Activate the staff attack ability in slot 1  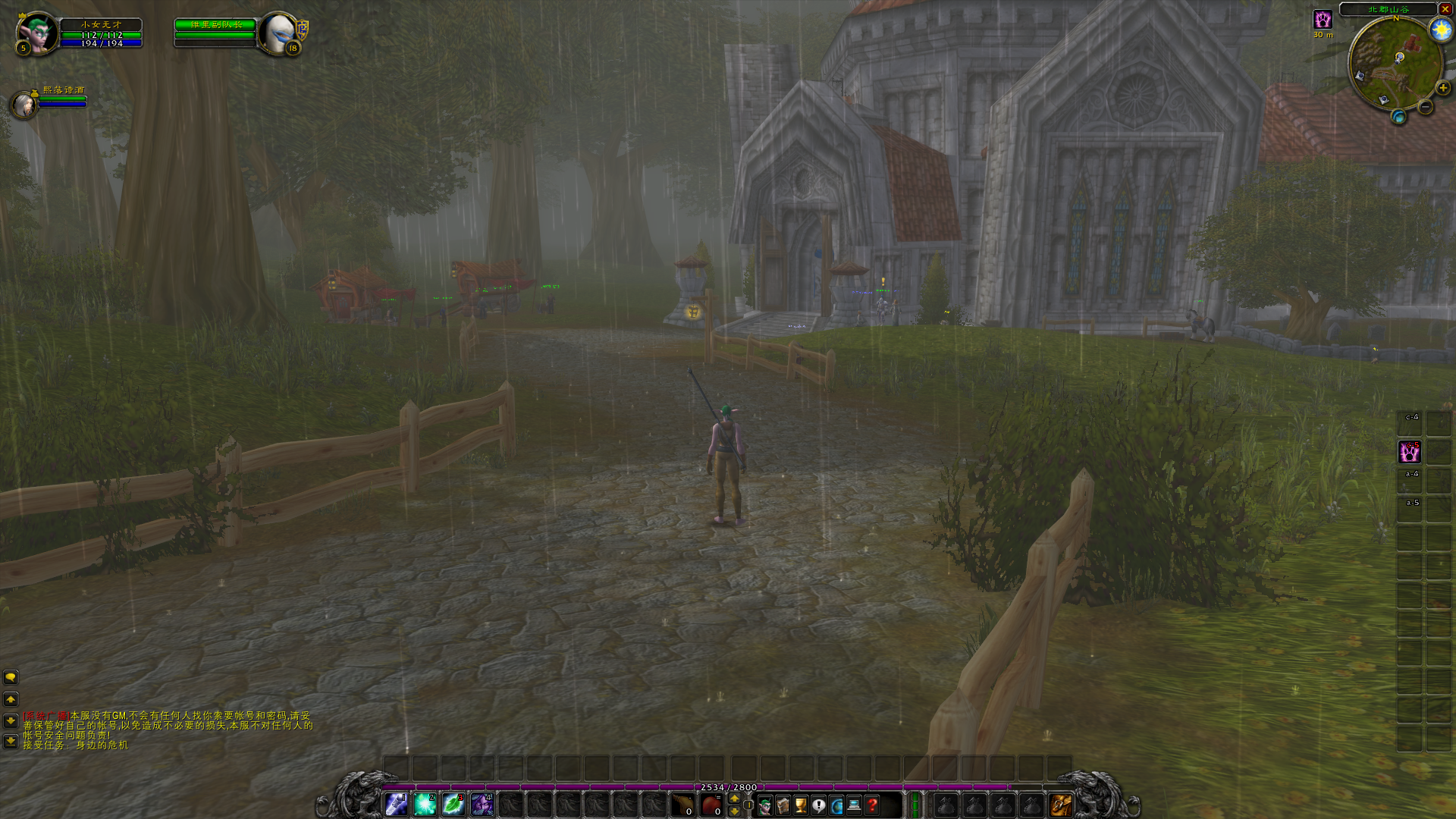coord(397,805)
